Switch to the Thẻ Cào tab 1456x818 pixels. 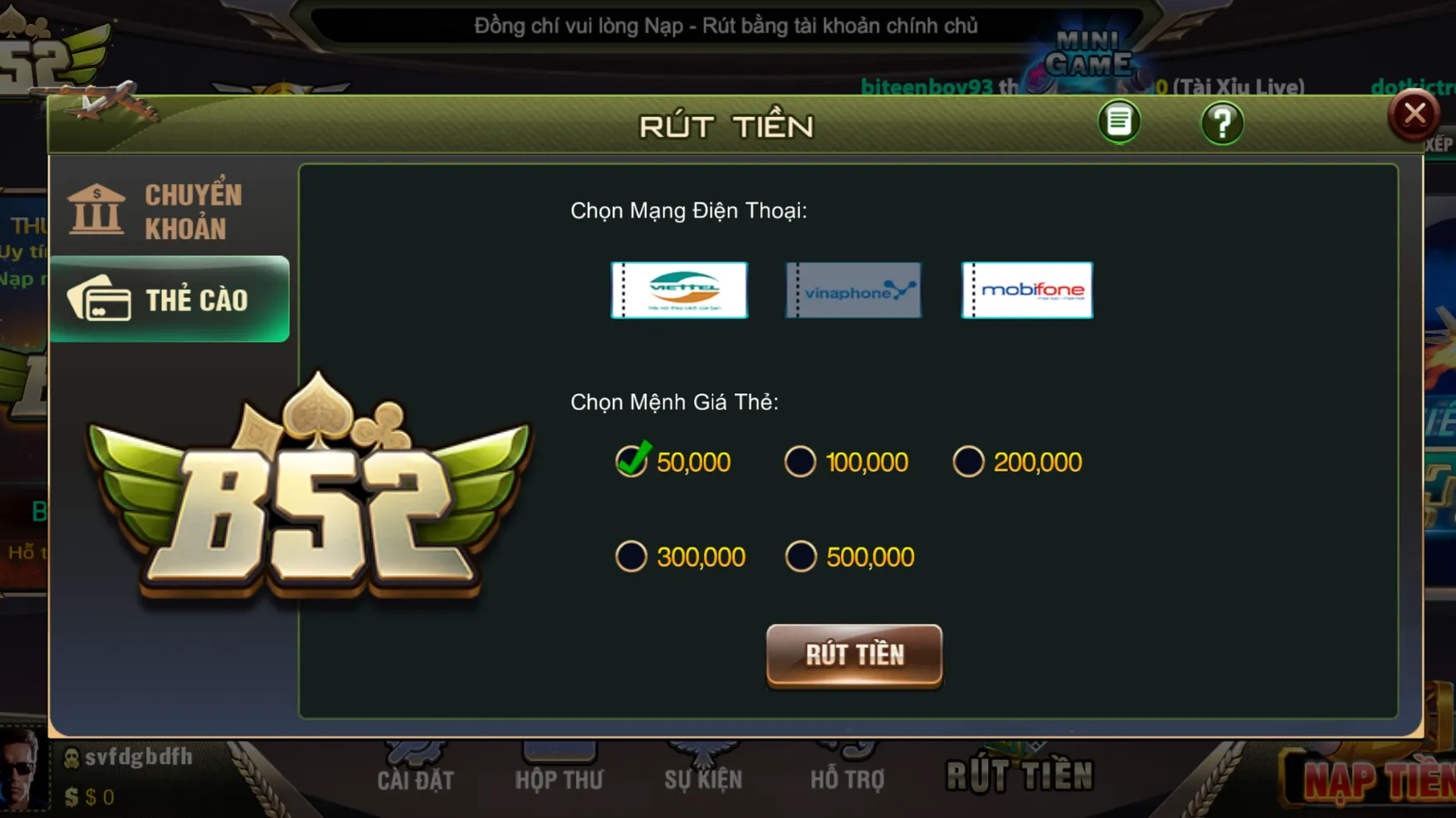point(169,300)
